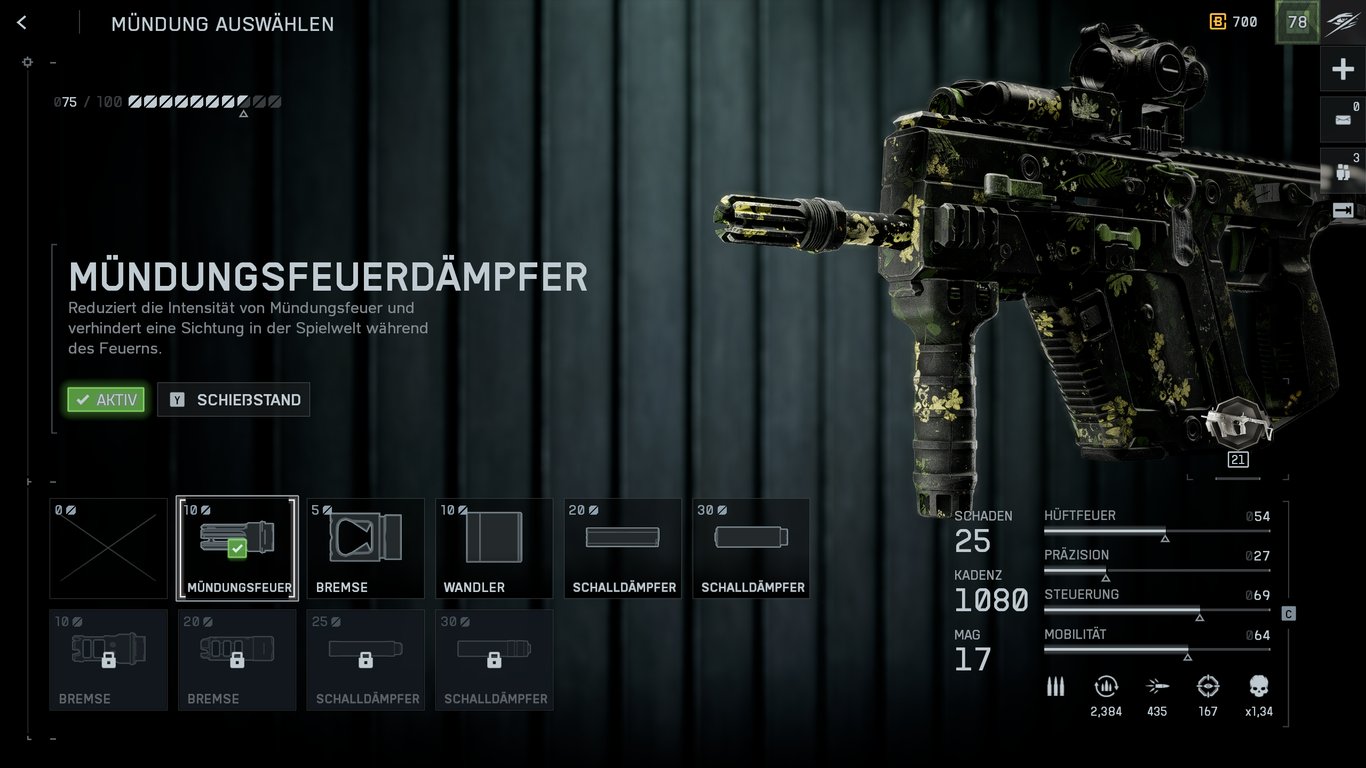
Task: Click the plus icon to add loadout
Action: click(1341, 68)
